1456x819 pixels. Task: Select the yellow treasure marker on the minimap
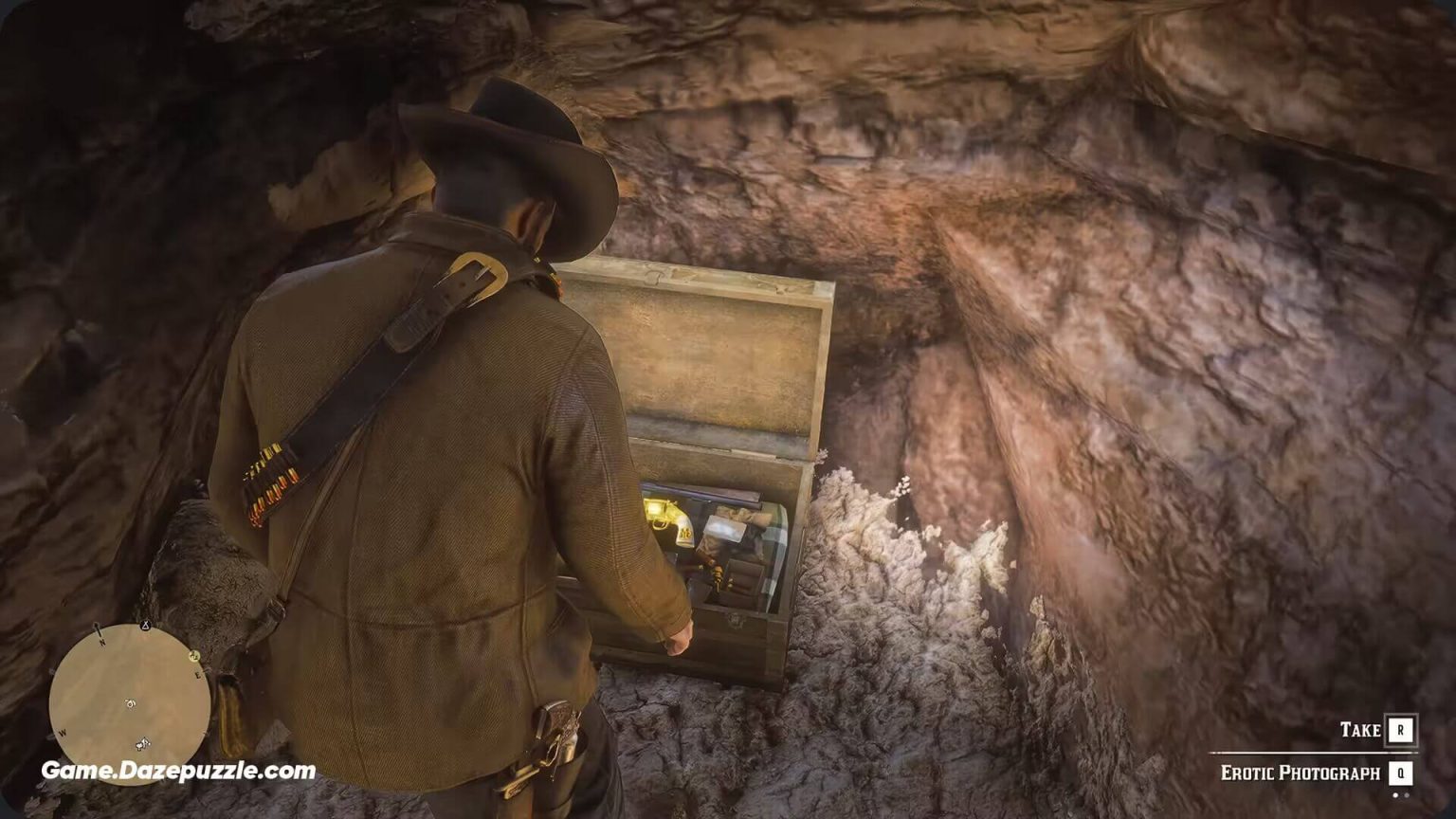194,655
